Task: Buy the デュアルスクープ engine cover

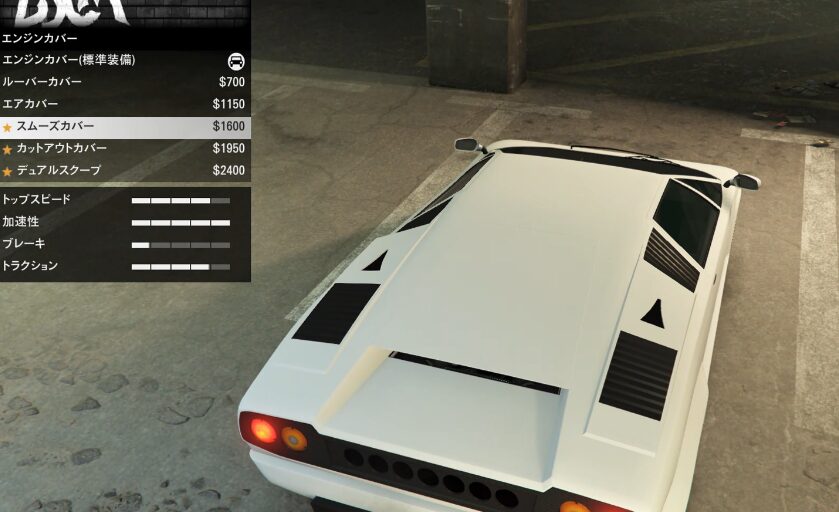Action: pos(124,170)
